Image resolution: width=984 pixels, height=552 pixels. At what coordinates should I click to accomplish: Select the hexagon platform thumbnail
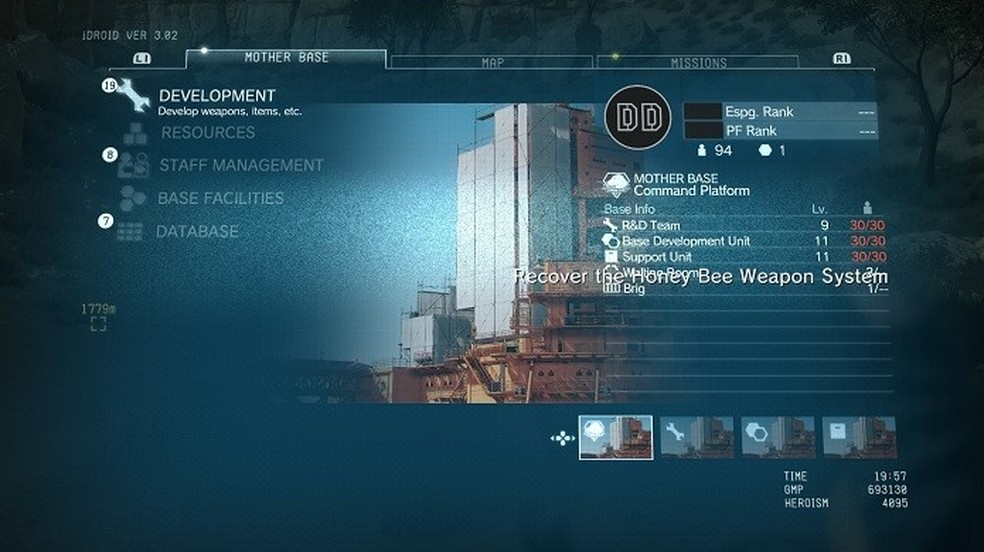pos(778,437)
